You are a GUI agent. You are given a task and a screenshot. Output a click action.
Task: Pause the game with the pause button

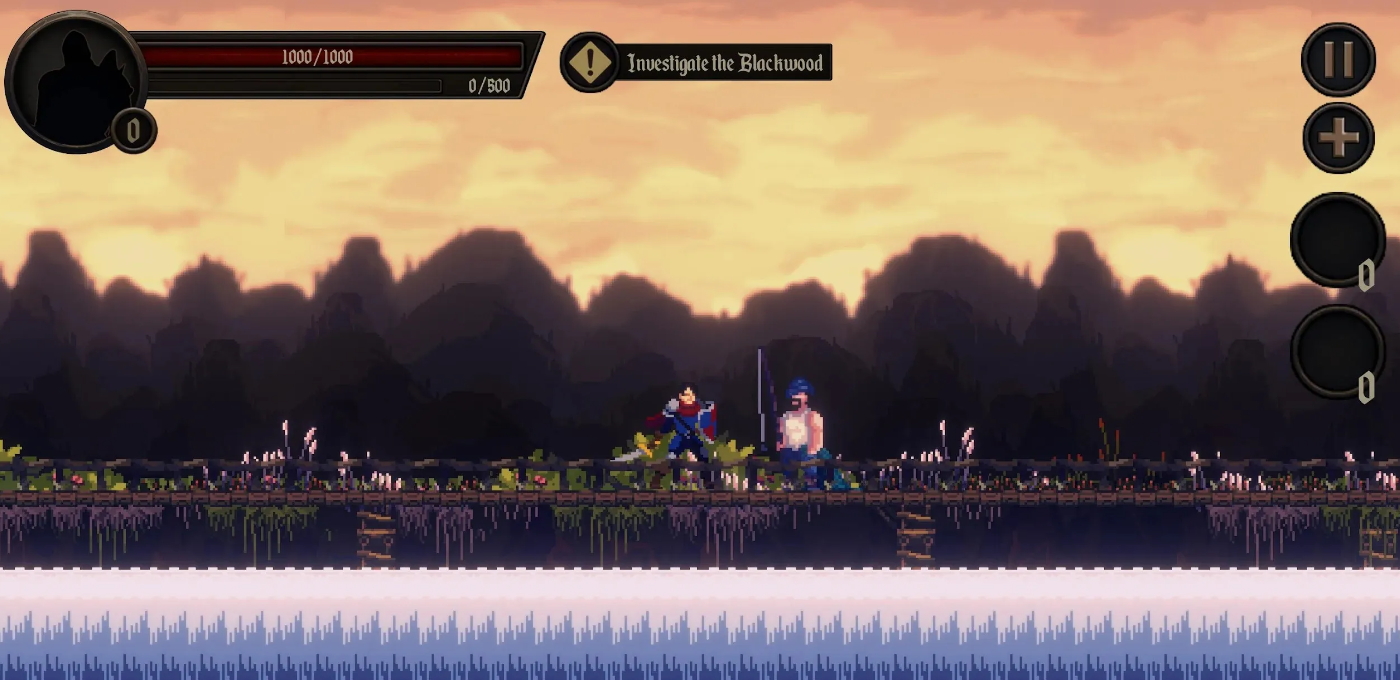coord(1338,59)
